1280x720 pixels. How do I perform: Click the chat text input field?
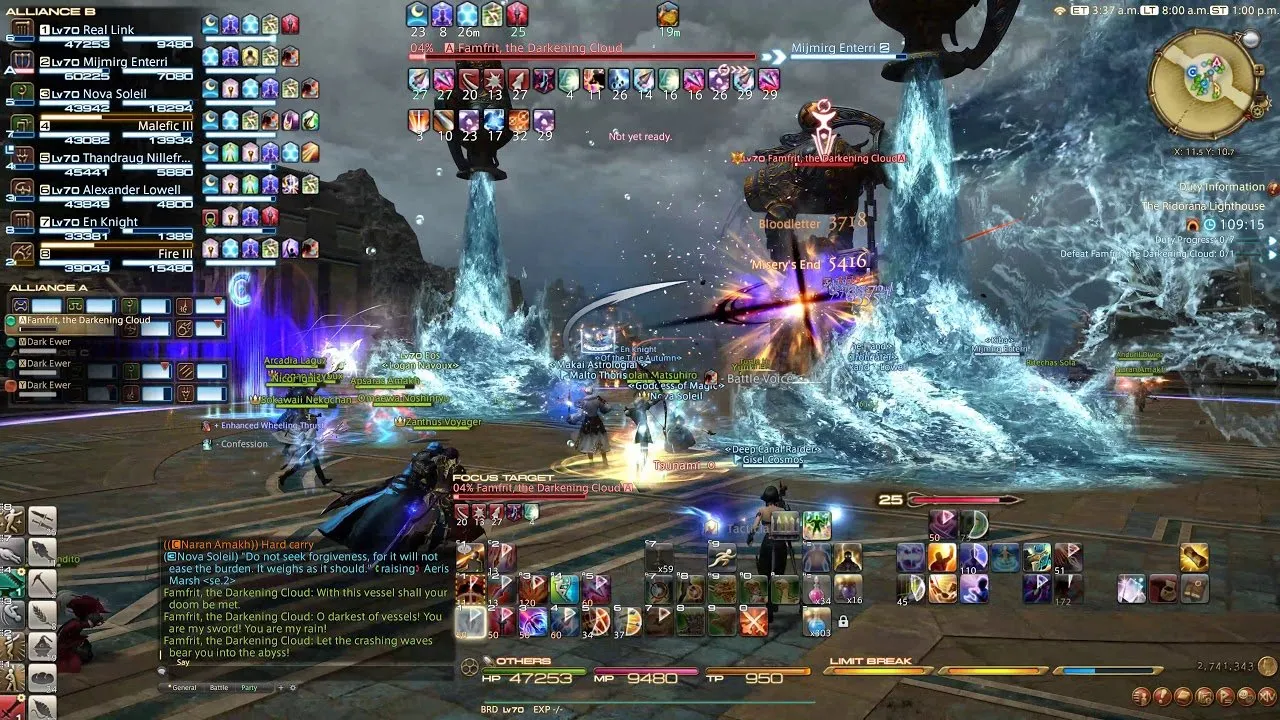[x=300, y=662]
